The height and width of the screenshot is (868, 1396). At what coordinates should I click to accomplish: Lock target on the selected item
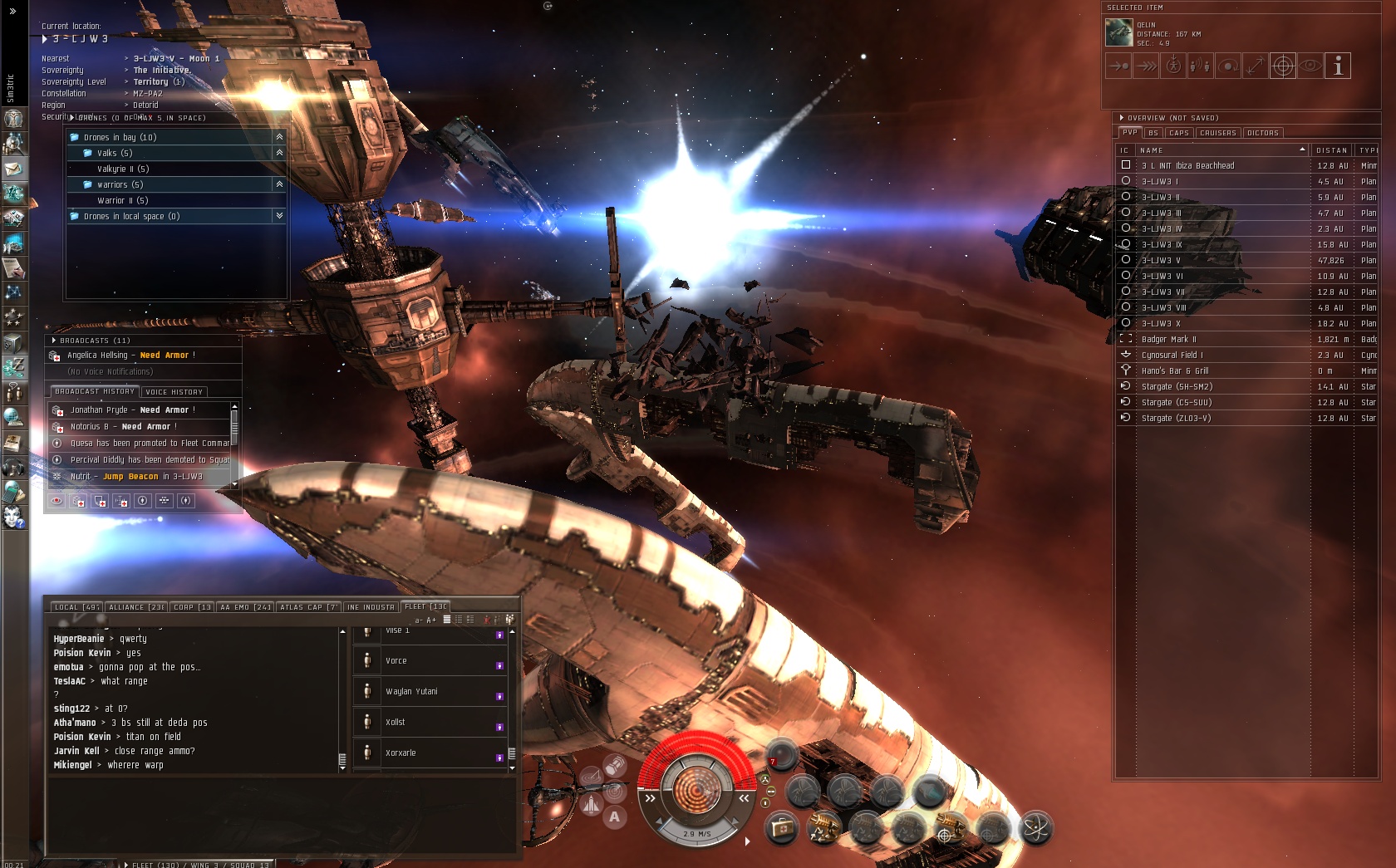click(1283, 66)
